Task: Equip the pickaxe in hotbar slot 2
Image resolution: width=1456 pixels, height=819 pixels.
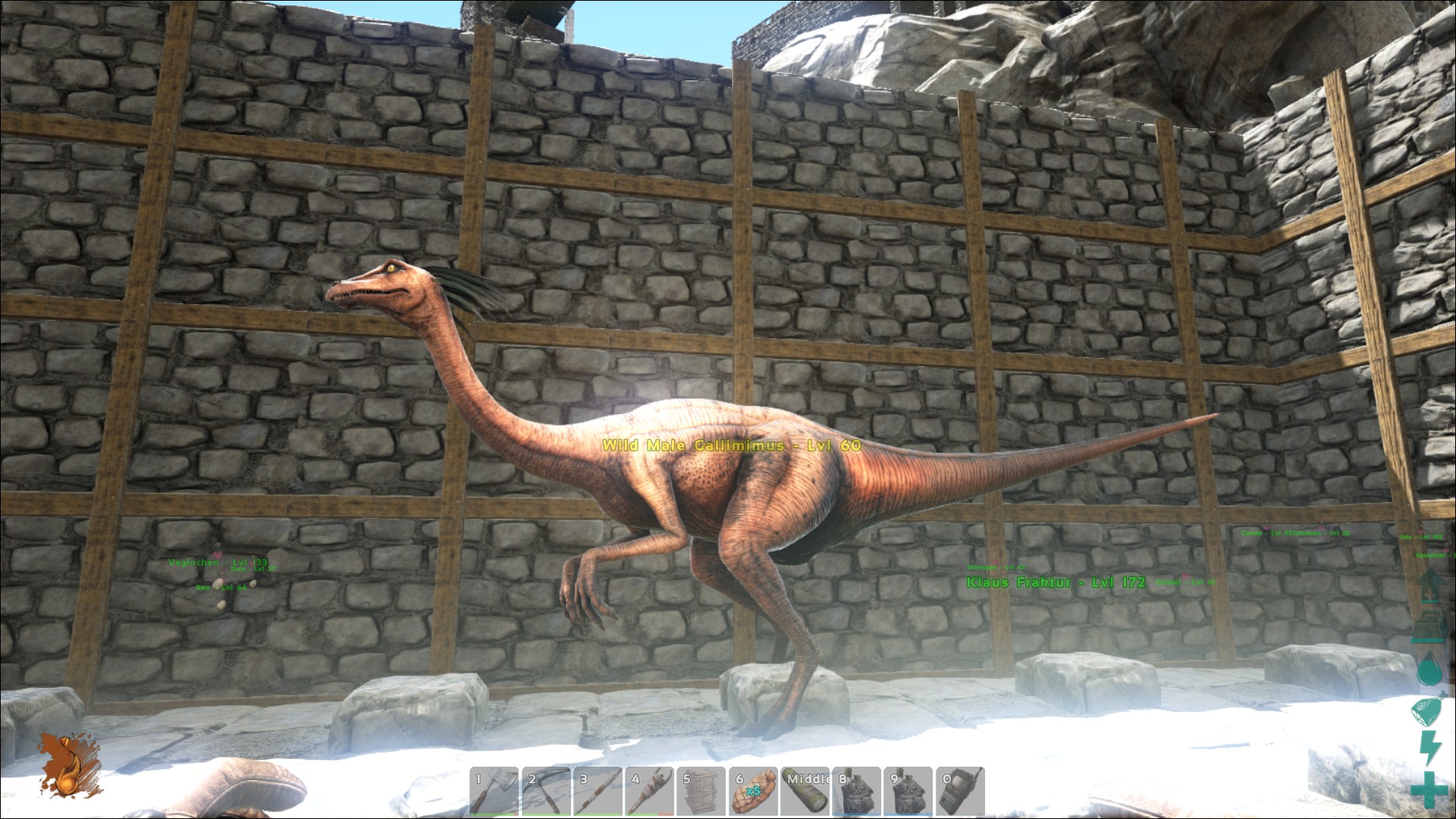Action: 545,792
